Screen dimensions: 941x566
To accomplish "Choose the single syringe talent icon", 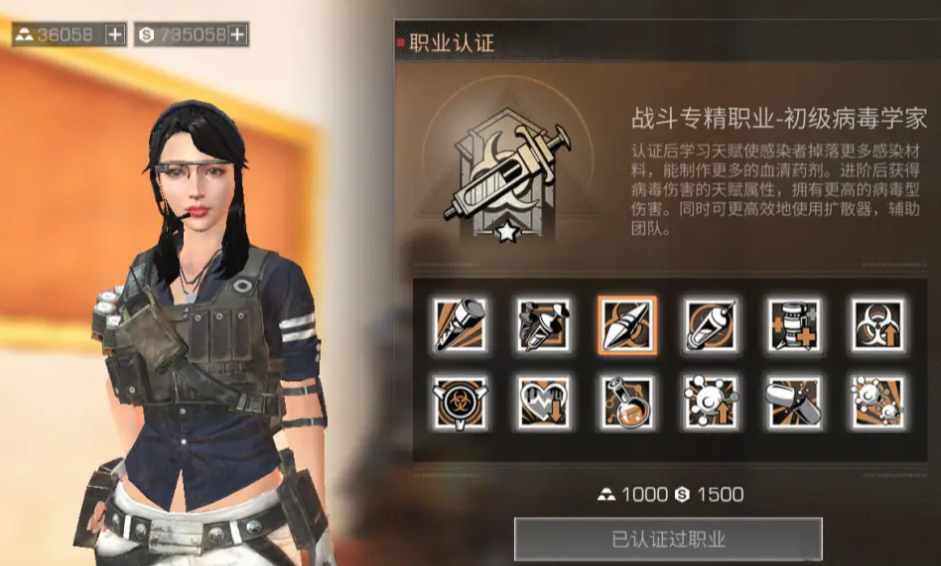I will pyautogui.click(x=711, y=324).
